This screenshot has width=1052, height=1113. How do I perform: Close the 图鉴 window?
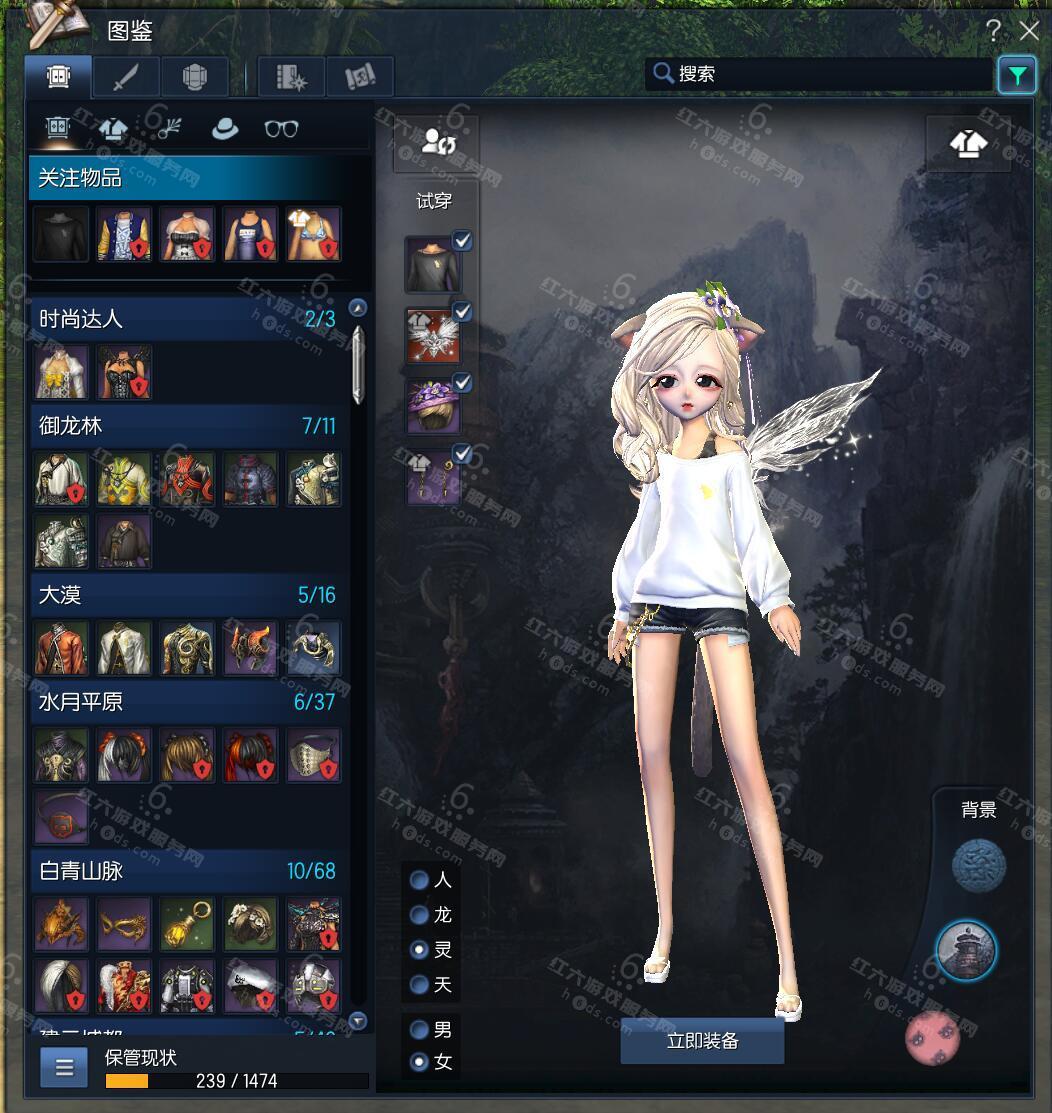click(x=1027, y=31)
